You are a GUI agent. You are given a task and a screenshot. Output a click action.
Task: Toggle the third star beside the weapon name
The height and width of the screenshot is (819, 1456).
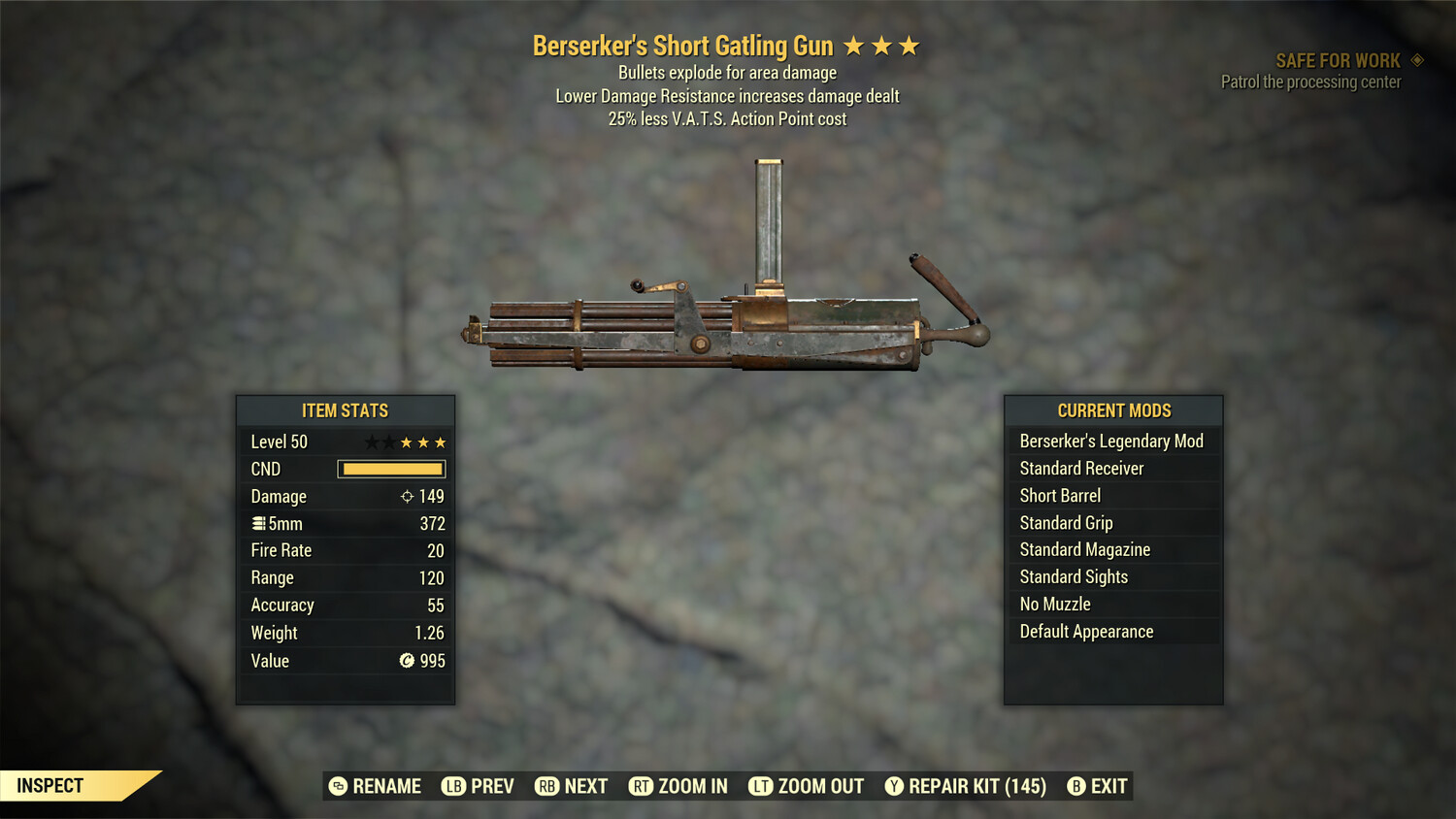pos(910,45)
